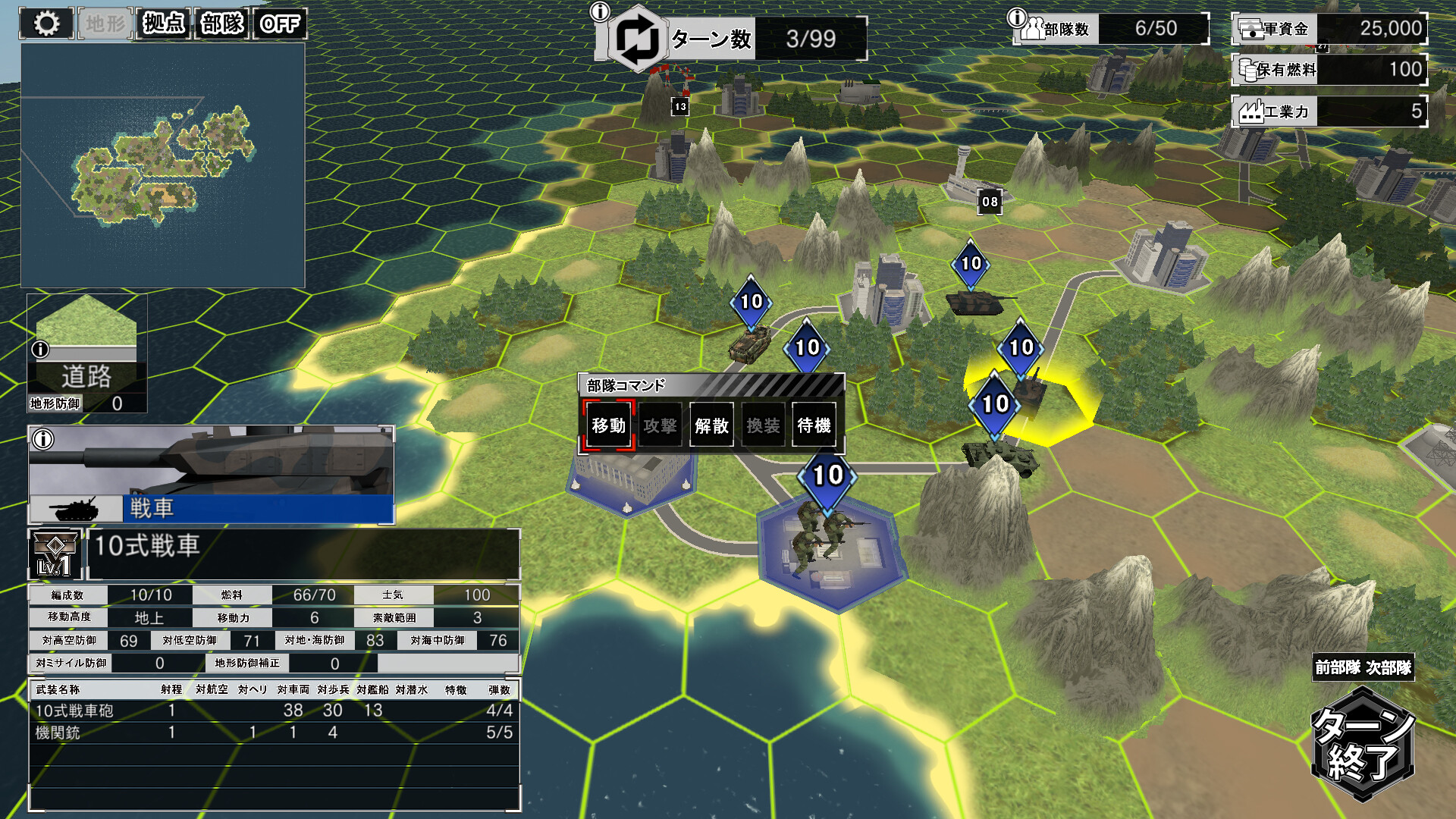
Task: End the turn with ターン終了
Action: [1363, 743]
